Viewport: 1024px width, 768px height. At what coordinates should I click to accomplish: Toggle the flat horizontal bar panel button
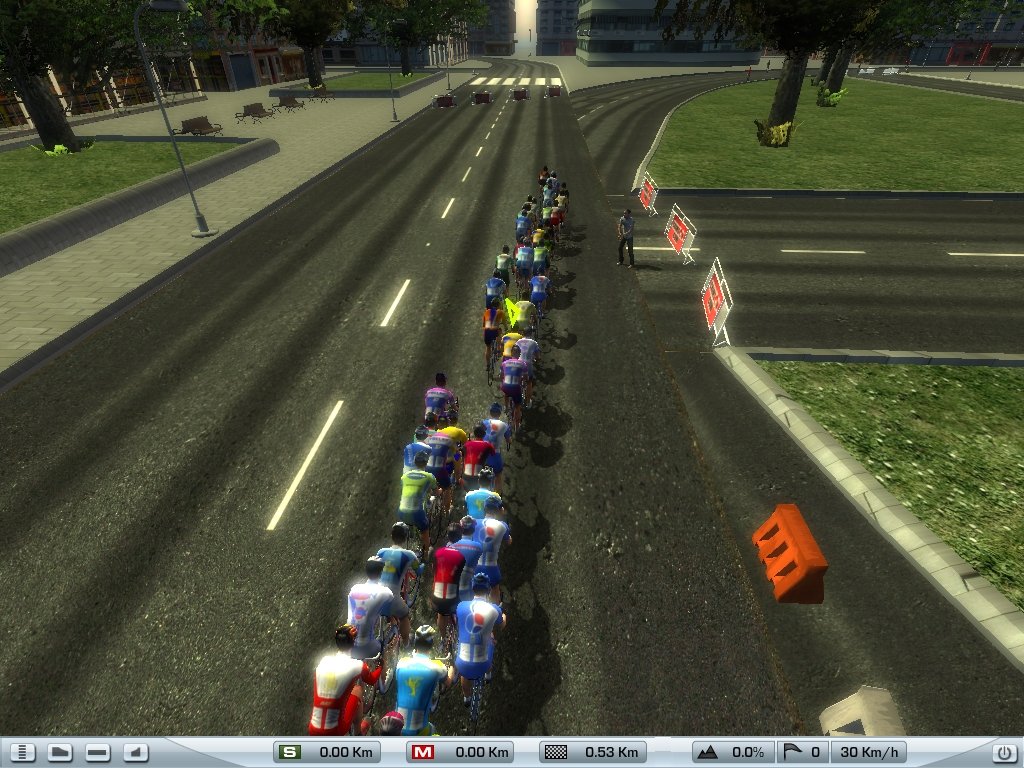point(97,752)
